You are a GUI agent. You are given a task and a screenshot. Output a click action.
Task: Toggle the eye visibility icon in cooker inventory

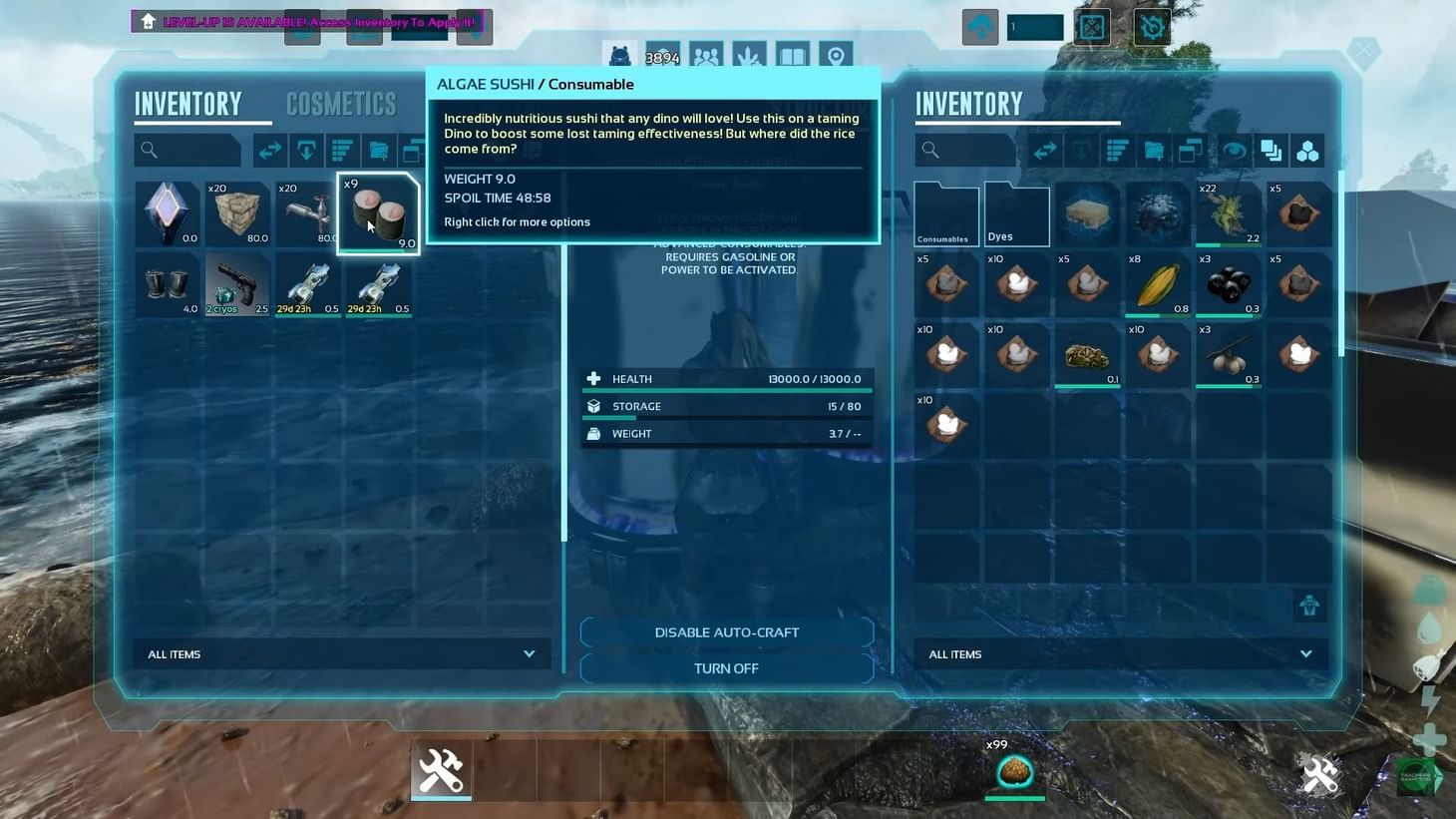click(1235, 150)
